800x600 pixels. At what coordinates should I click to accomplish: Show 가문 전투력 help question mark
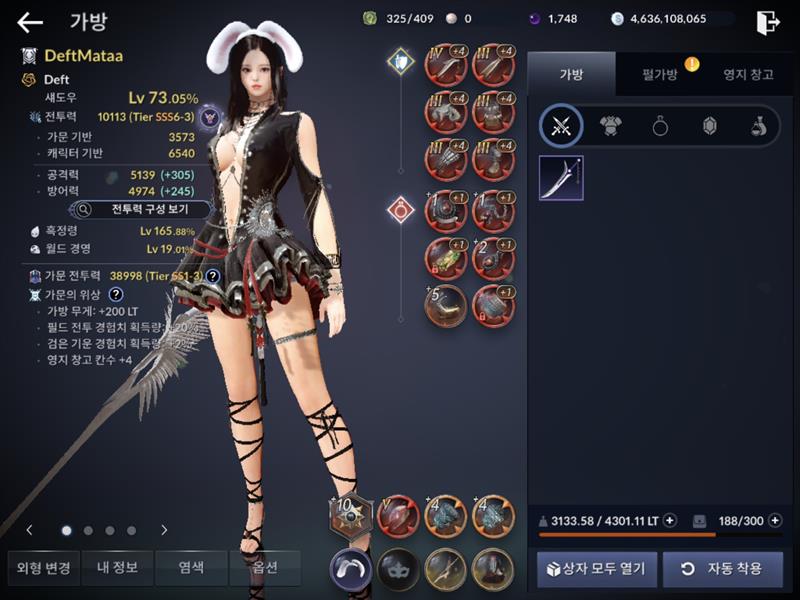(x=213, y=275)
